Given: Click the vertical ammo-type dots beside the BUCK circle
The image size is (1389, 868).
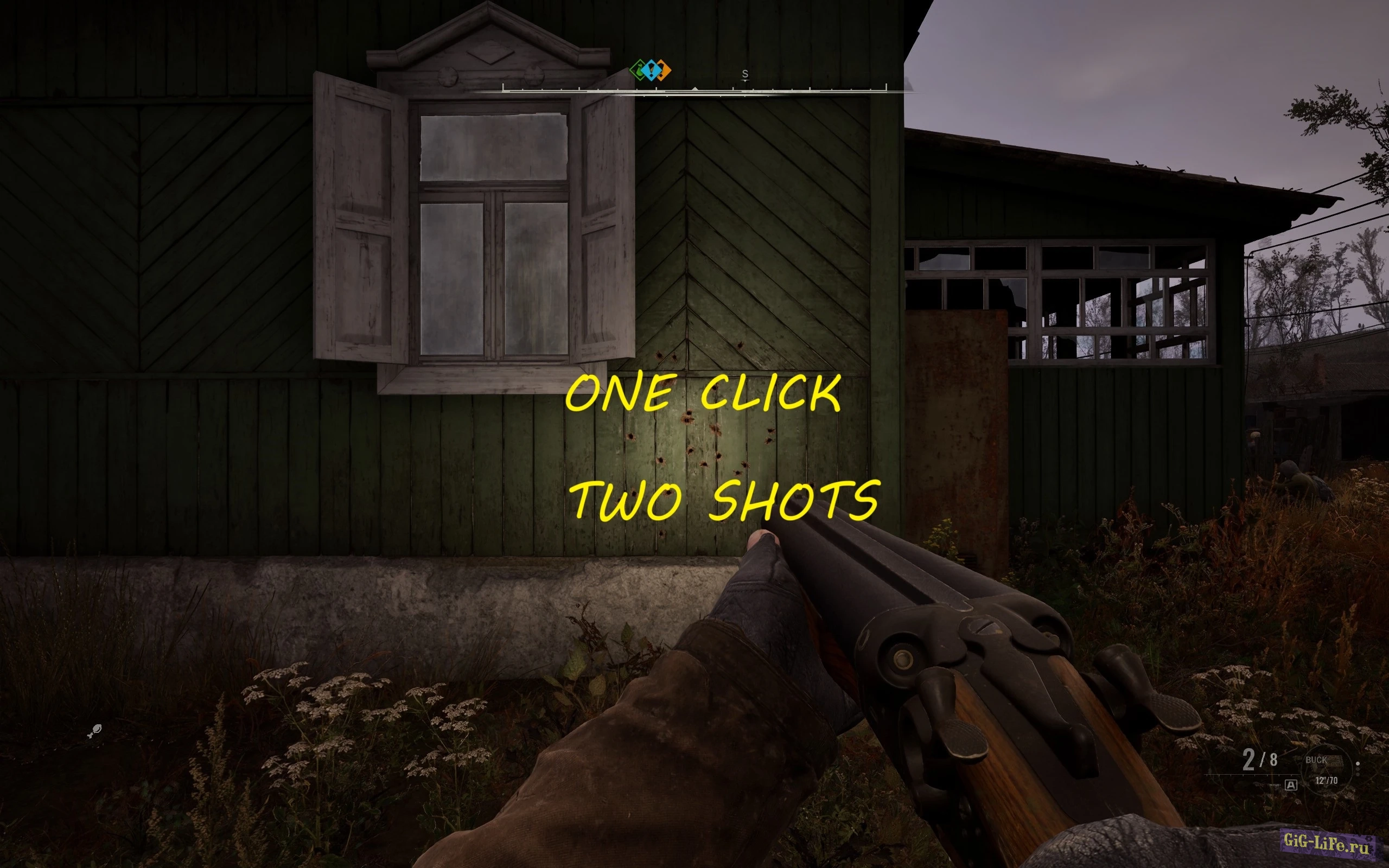Looking at the screenshot, I should click(x=1358, y=769).
